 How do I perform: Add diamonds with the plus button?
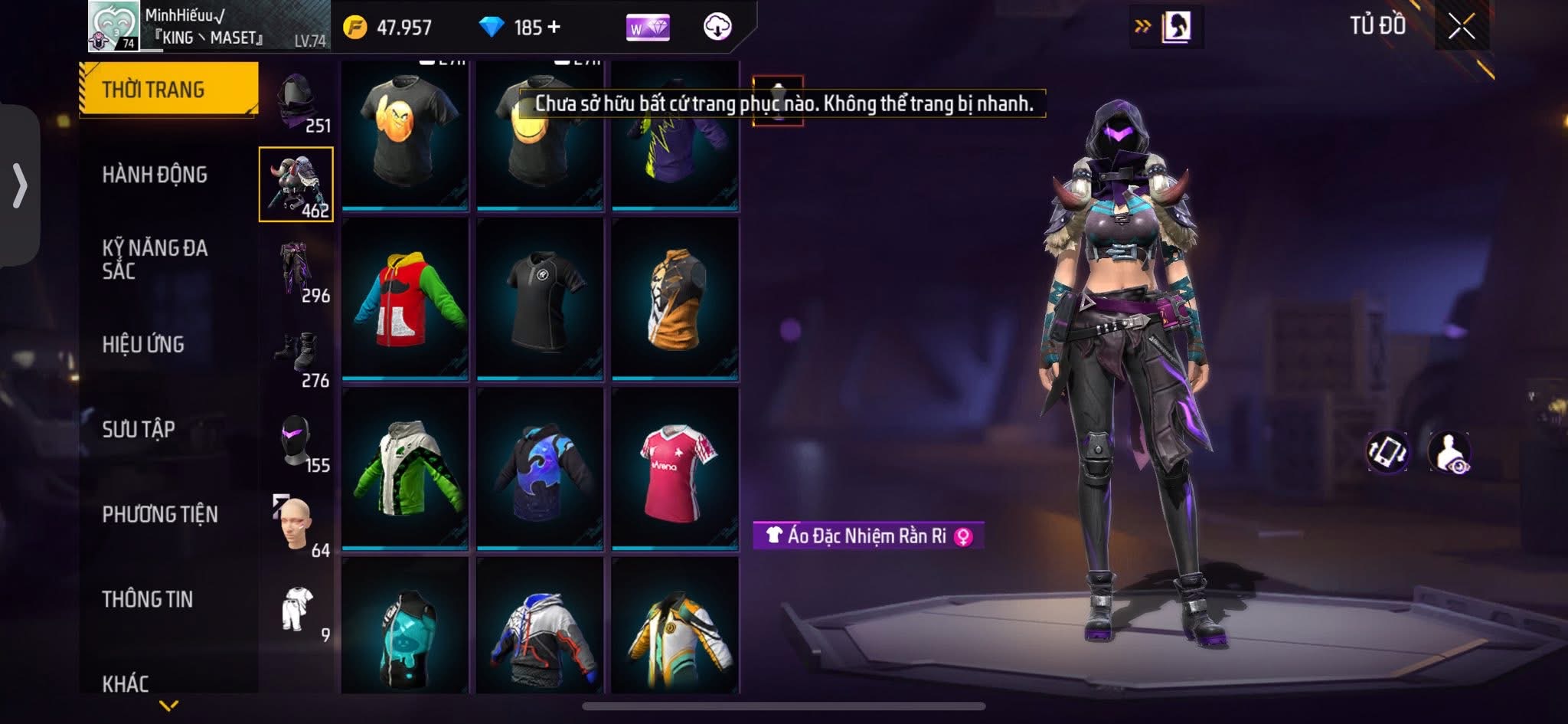[x=554, y=28]
